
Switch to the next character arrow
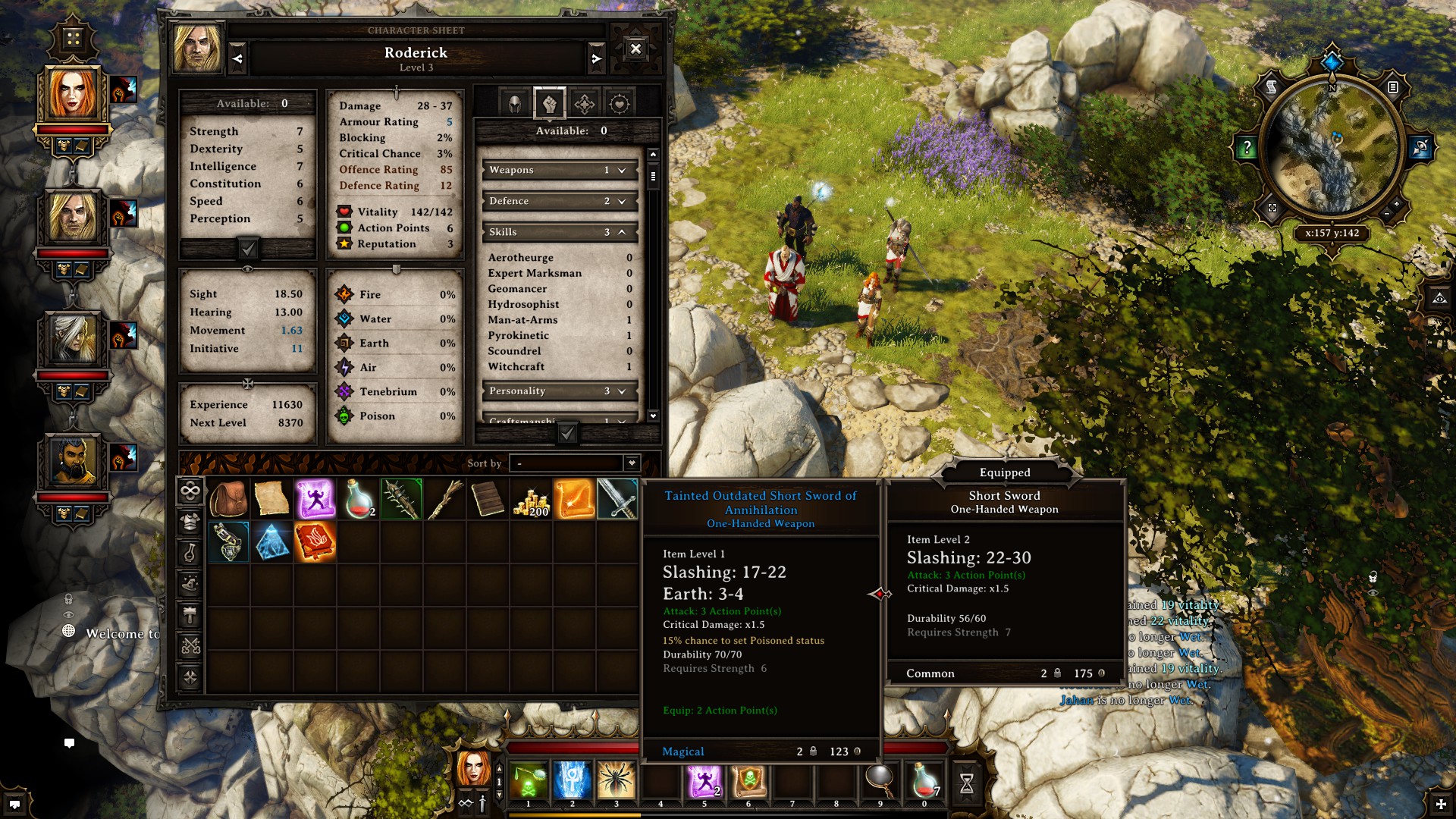tap(597, 58)
